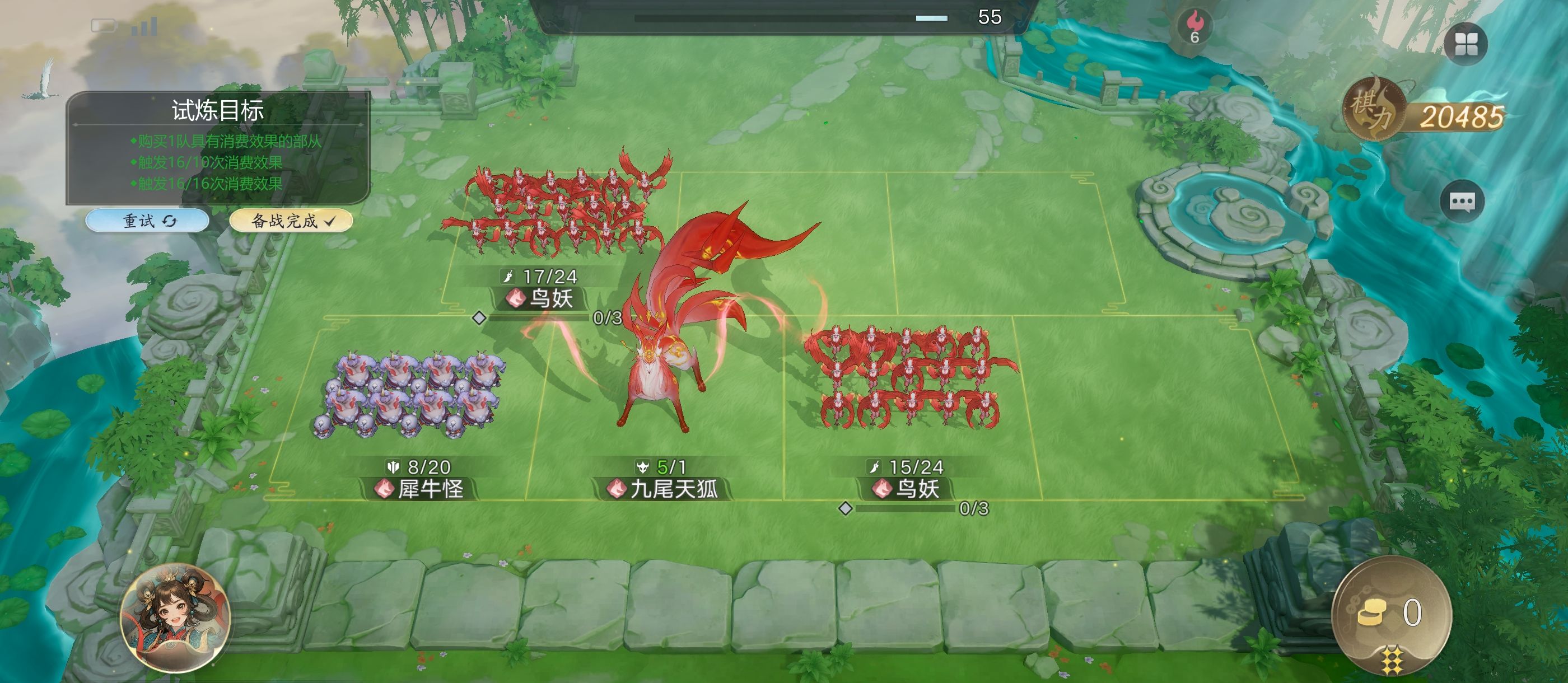Open the four-square grid menu

click(x=1465, y=44)
